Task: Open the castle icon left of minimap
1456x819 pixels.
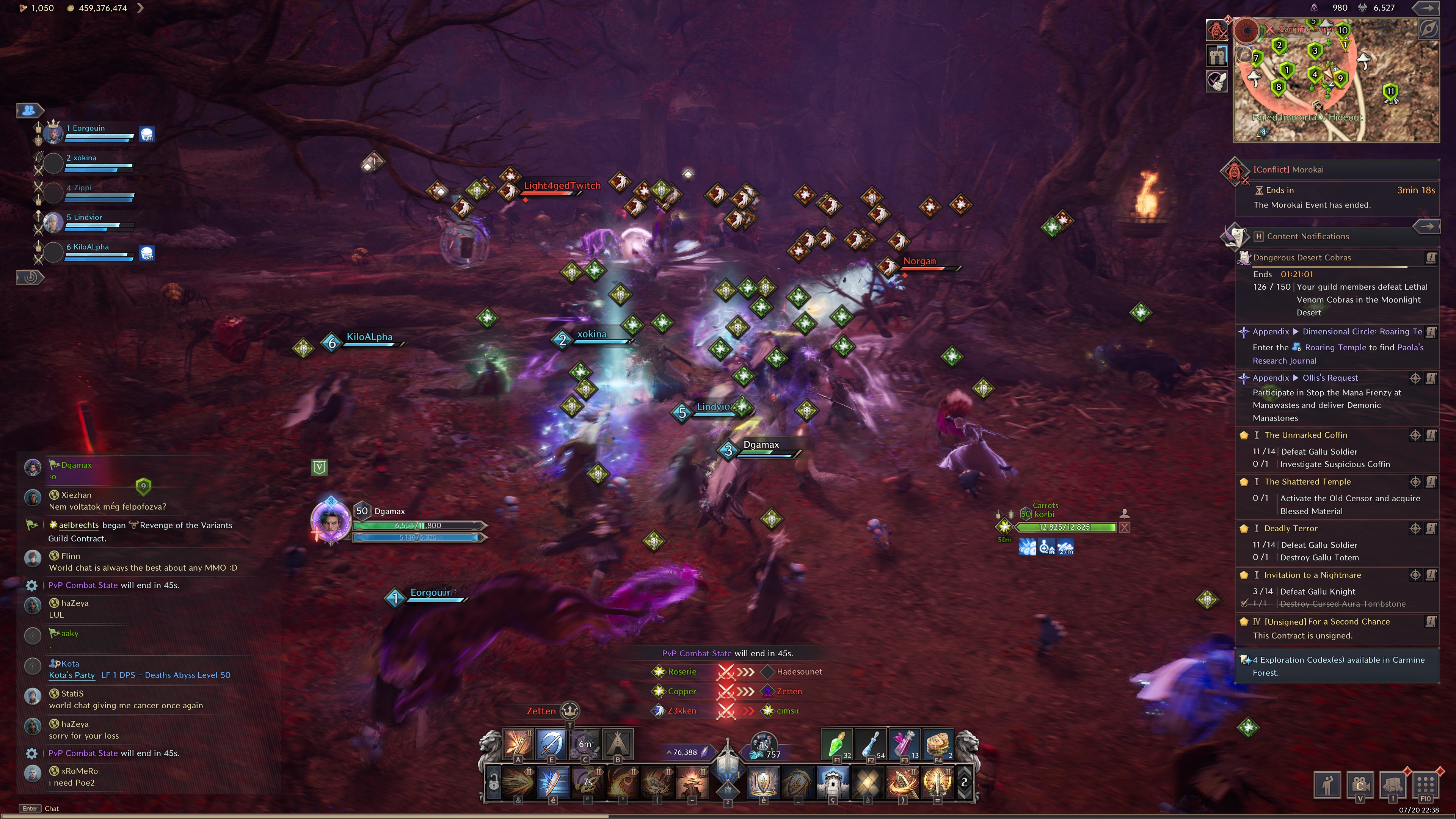Action: (1217, 55)
